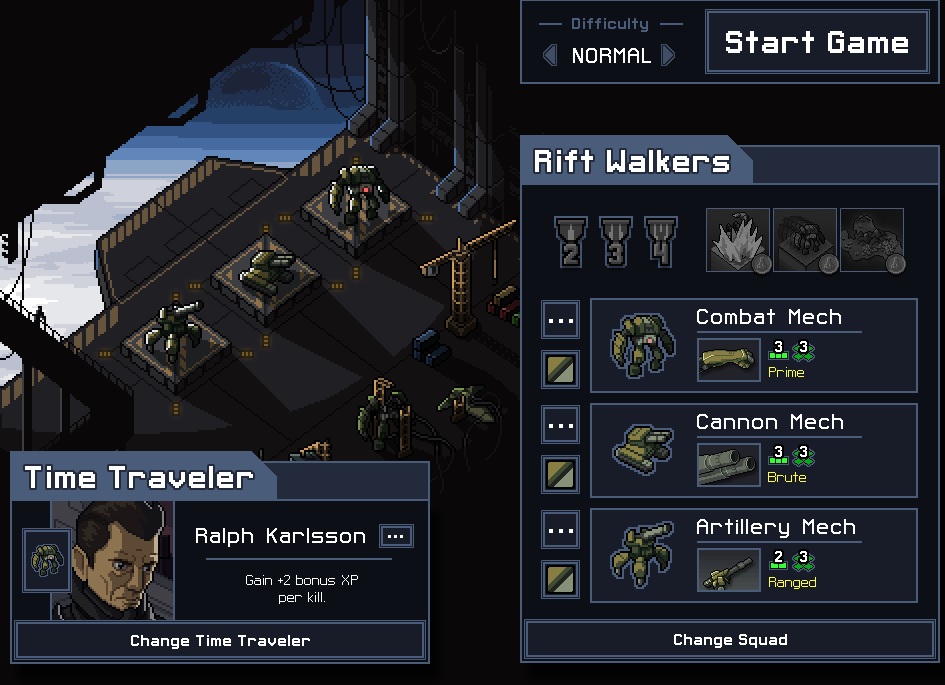
Task: Change the Artillery Mech color swatch
Action: (561, 579)
